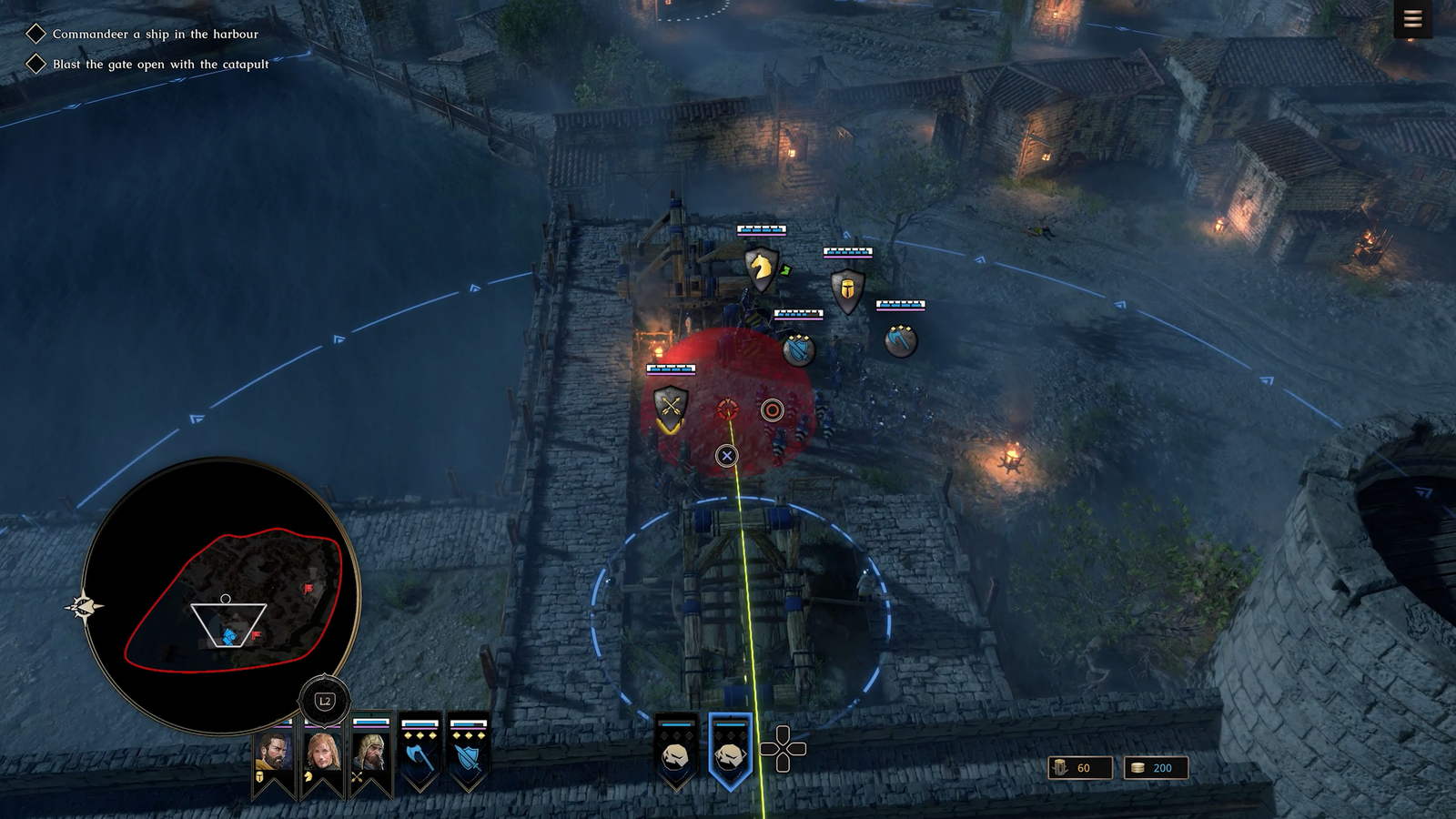Select the unhighlighted catapult banner
Viewport: 1456px width, 819px height.
tap(676, 752)
